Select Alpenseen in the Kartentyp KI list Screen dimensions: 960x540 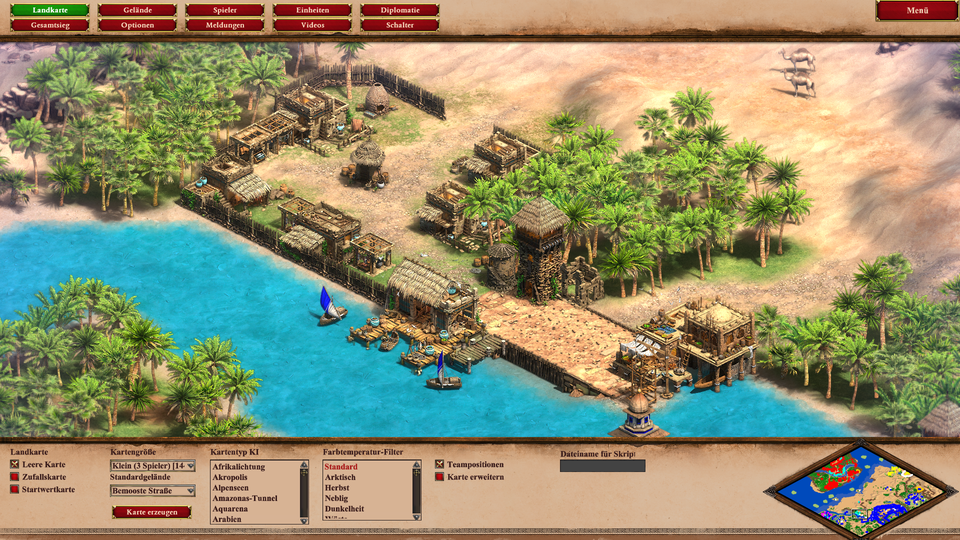pyautogui.click(x=233, y=488)
